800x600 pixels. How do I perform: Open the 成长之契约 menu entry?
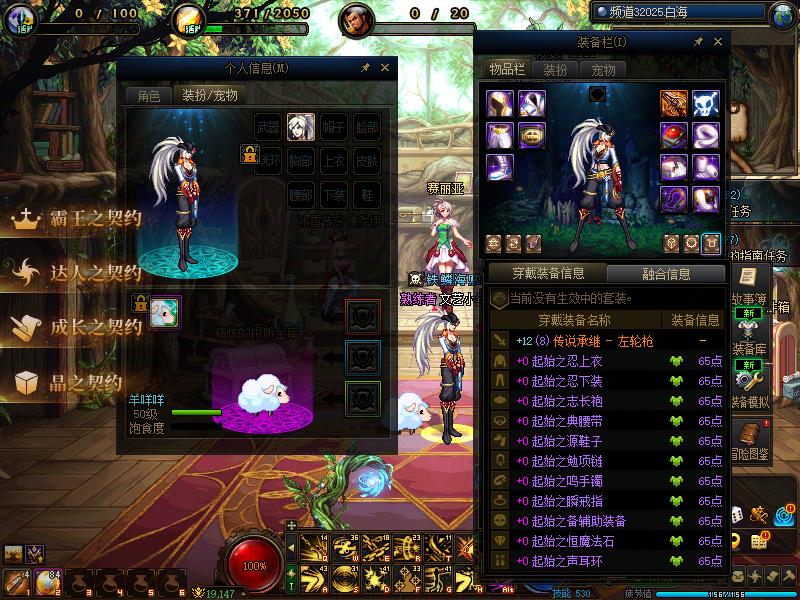pyautogui.click(x=75, y=326)
